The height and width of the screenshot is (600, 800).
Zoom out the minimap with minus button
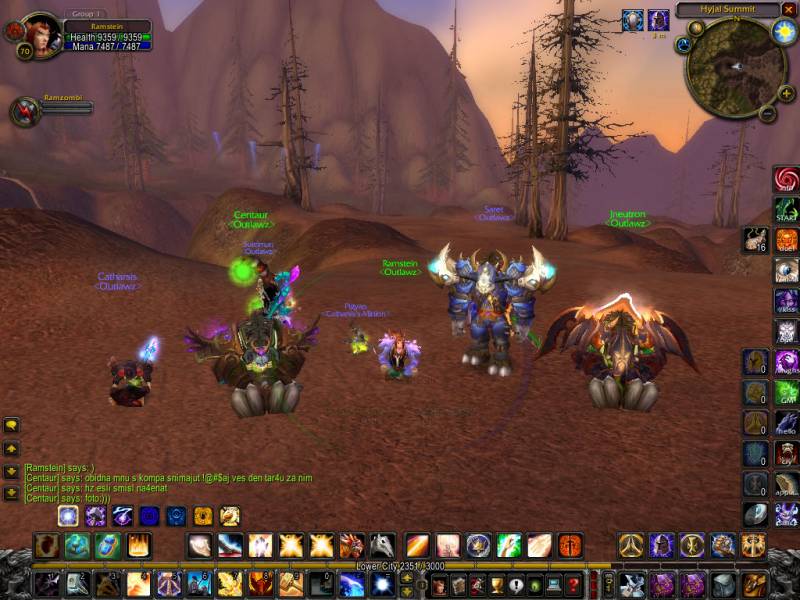tap(768, 113)
